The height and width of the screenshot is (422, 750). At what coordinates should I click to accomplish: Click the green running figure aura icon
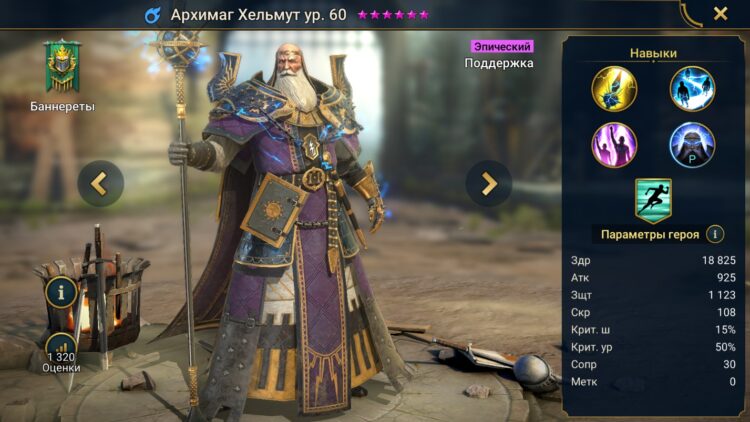pos(653,199)
